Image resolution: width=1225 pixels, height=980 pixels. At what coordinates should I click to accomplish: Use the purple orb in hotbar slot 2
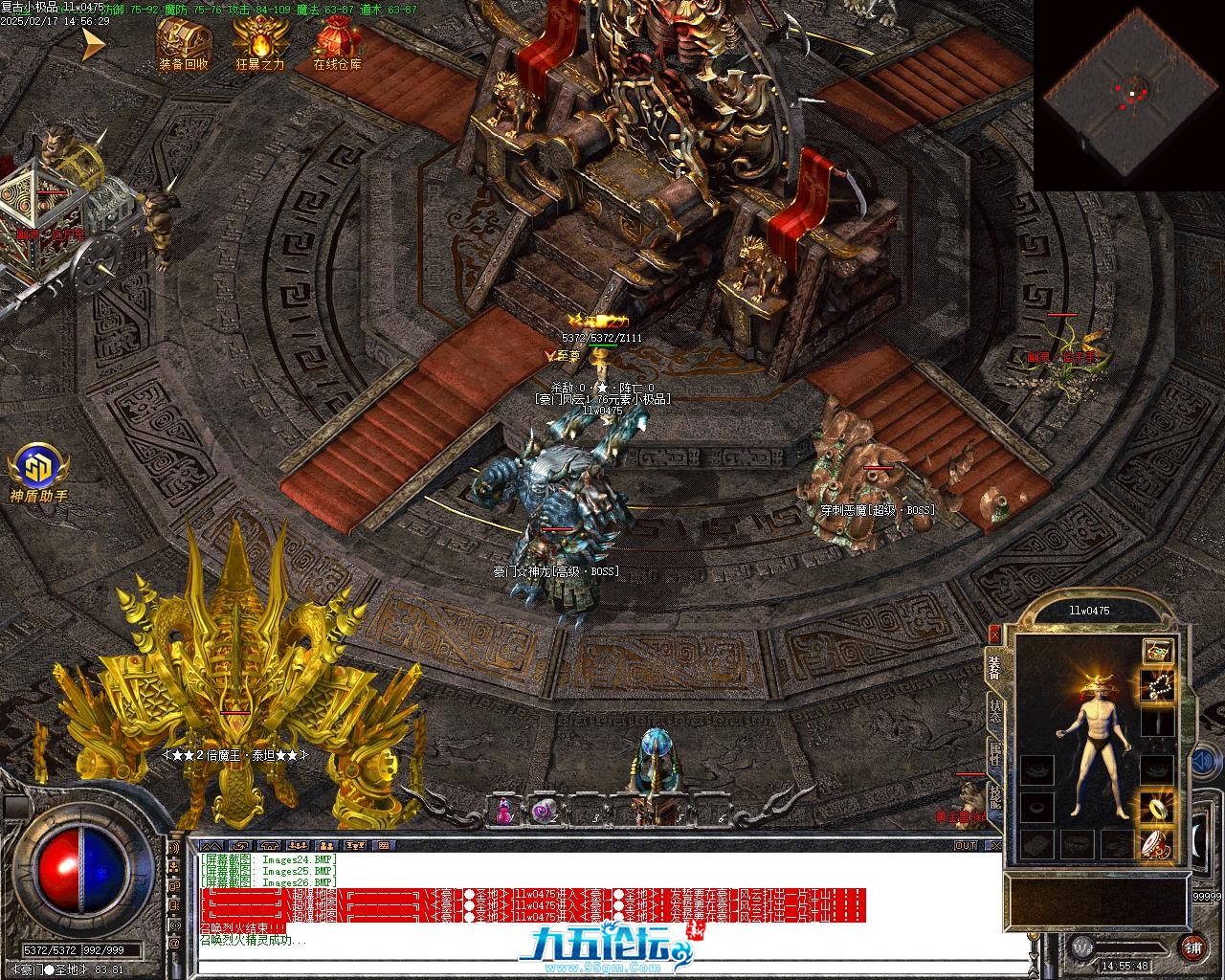point(544,812)
